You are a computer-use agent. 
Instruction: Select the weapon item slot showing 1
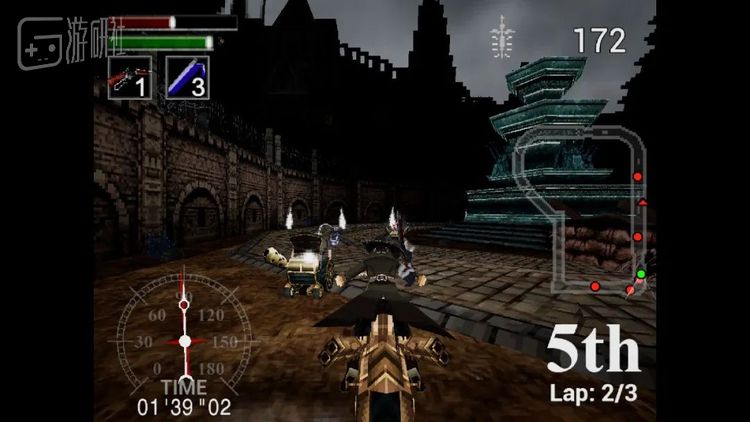point(130,77)
